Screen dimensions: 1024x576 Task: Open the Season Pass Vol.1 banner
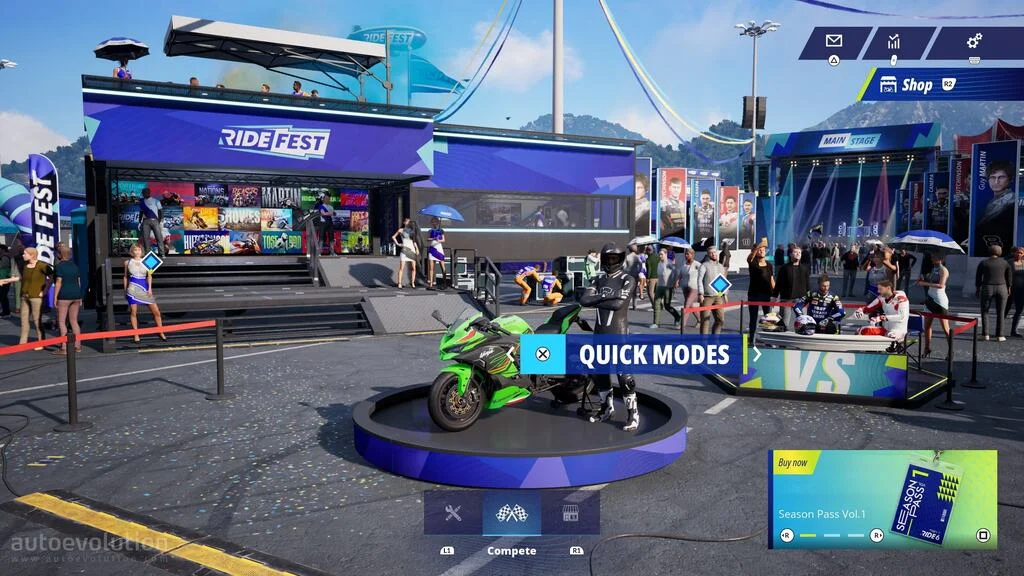click(x=882, y=499)
